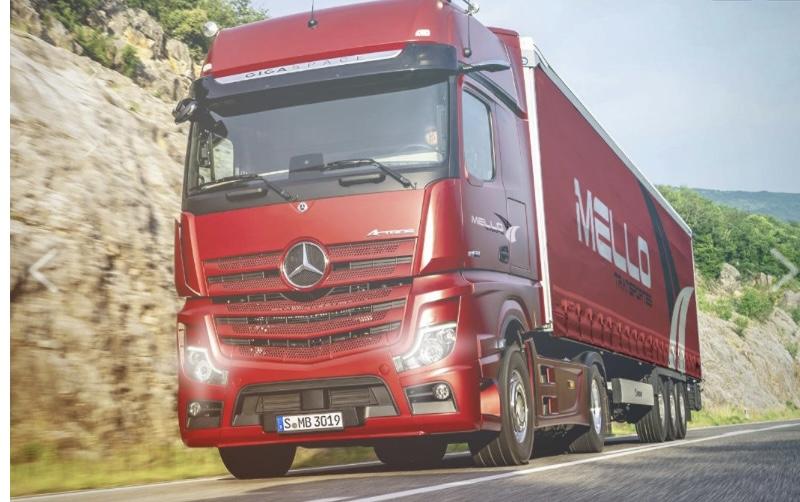Image resolution: width=800 pixels, height=502 pixels.
Task: Go to the previous image with left arrow
Action: tap(42, 270)
